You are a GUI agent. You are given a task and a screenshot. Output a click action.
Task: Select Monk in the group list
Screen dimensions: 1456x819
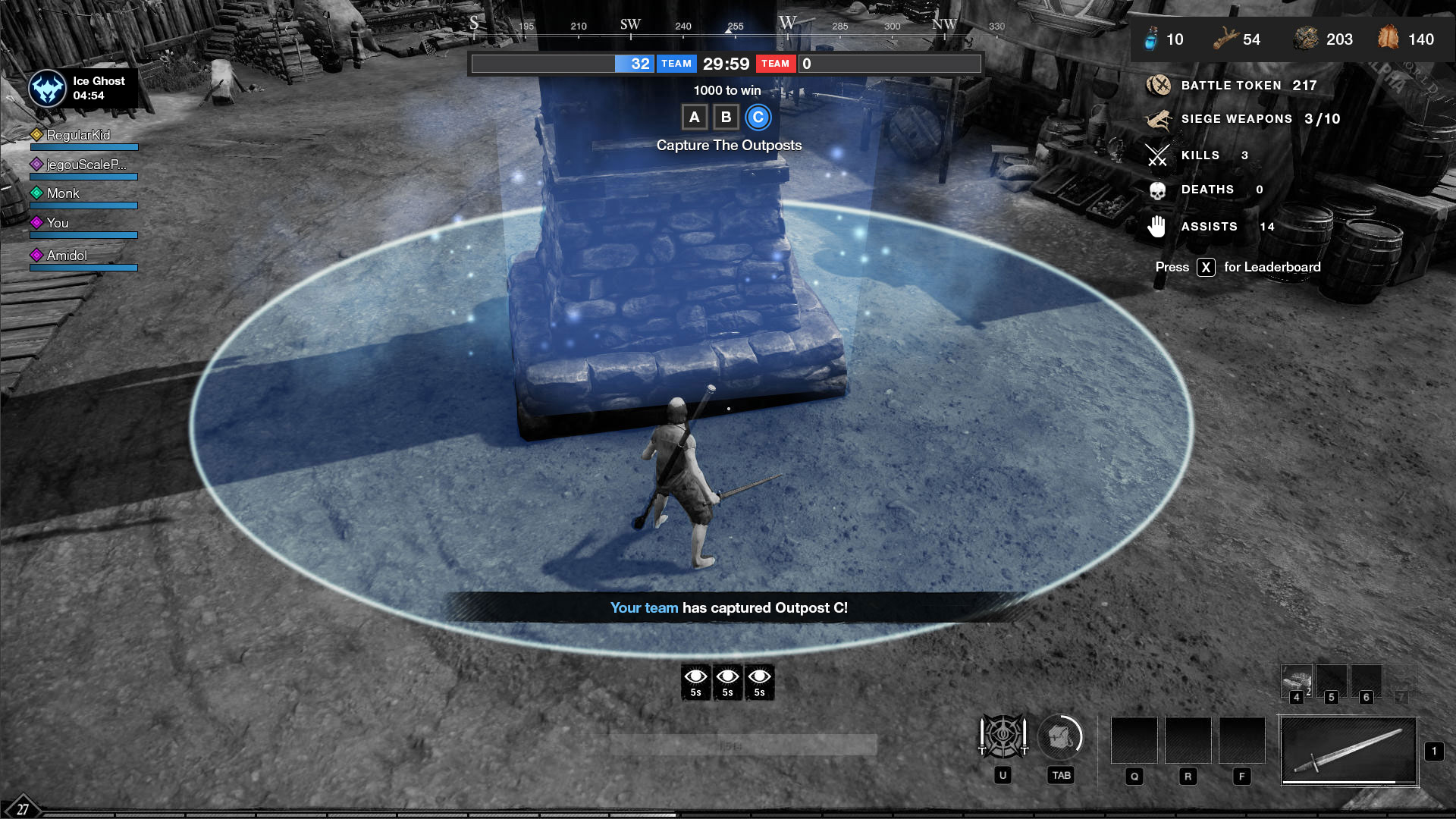63,193
